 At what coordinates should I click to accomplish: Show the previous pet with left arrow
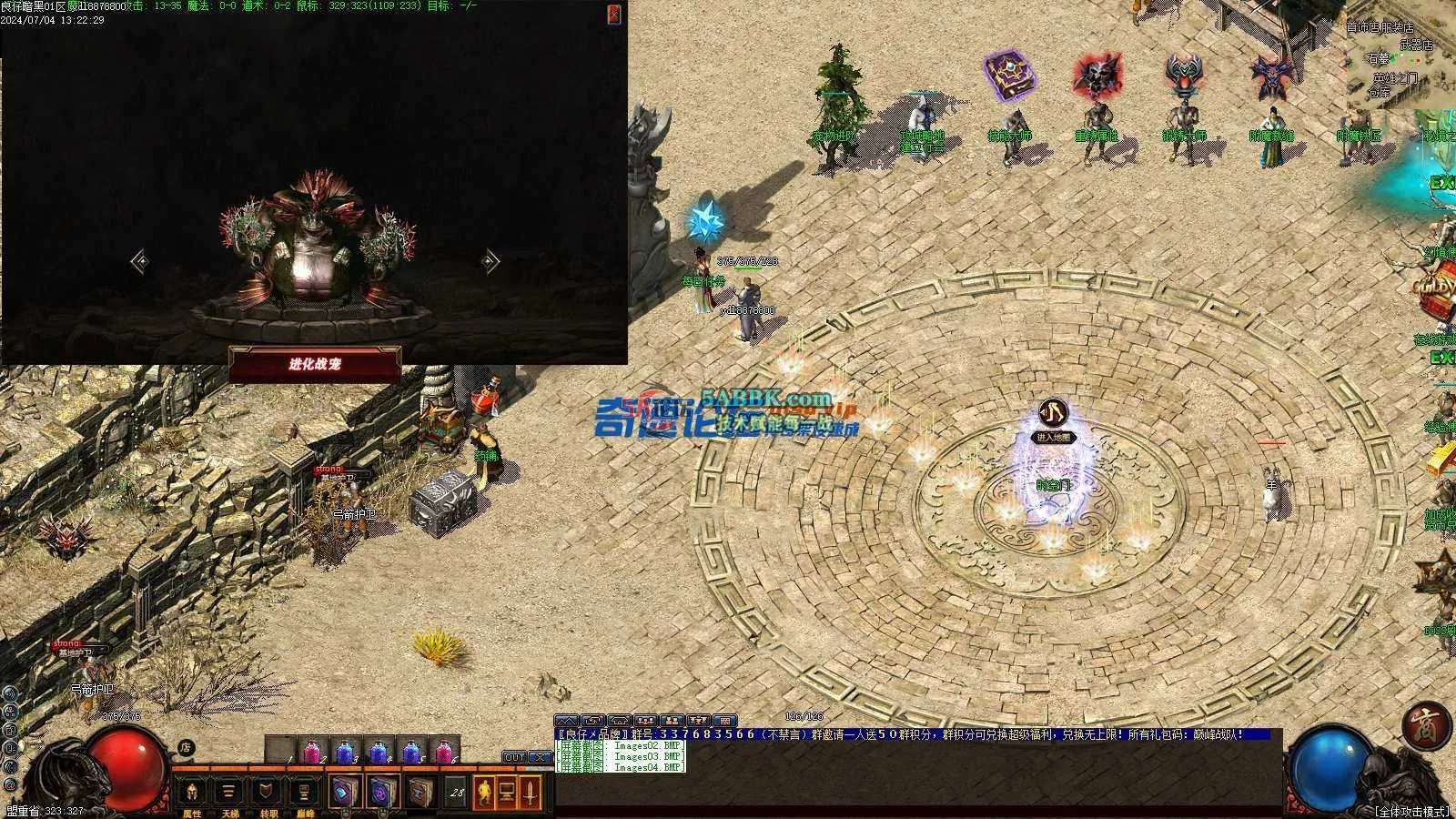pyautogui.click(x=139, y=262)
